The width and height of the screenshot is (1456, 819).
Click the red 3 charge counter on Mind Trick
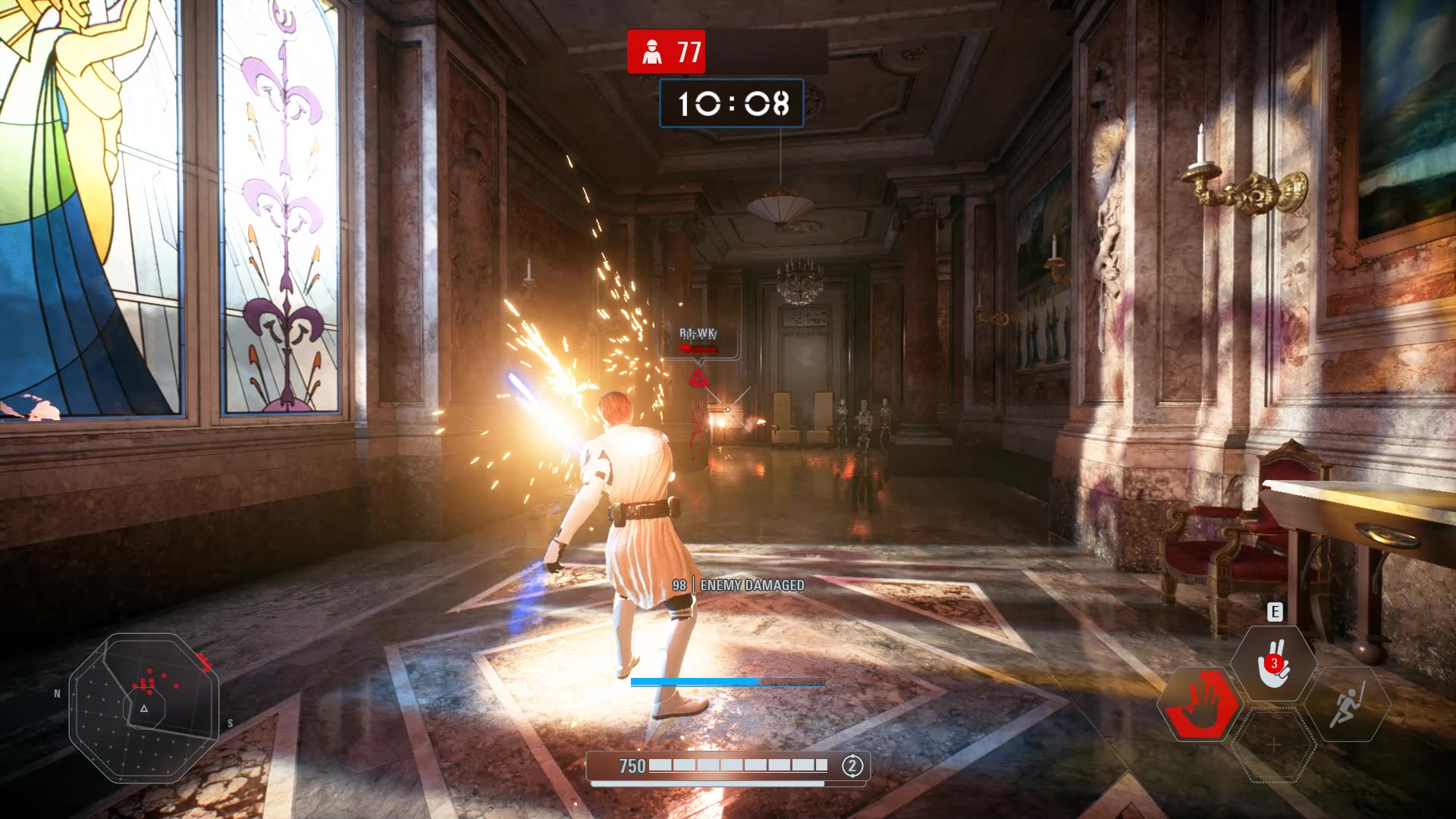(x=1273, y=663)
